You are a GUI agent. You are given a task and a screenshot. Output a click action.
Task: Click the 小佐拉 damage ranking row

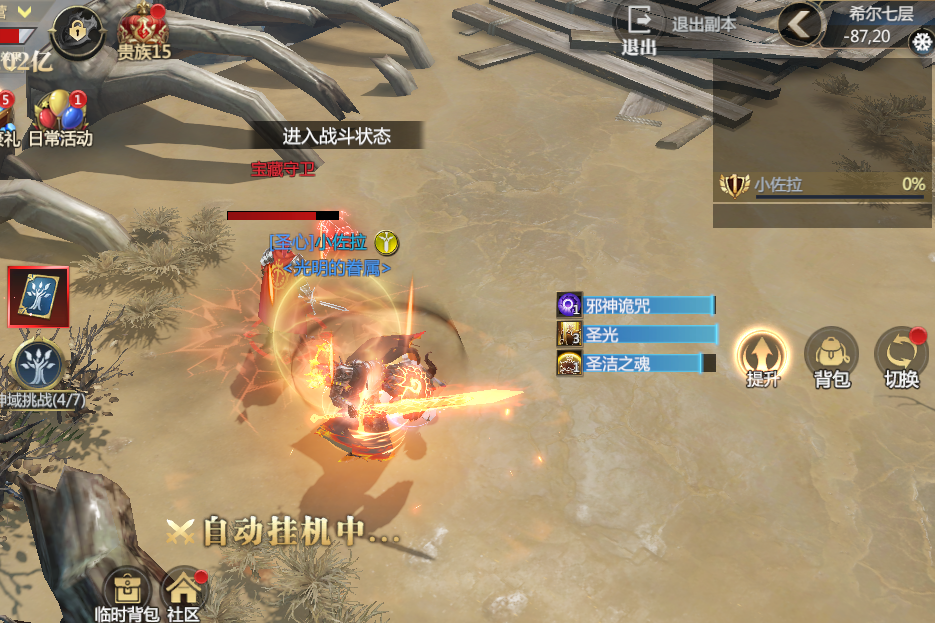click(x=822, y=185)
